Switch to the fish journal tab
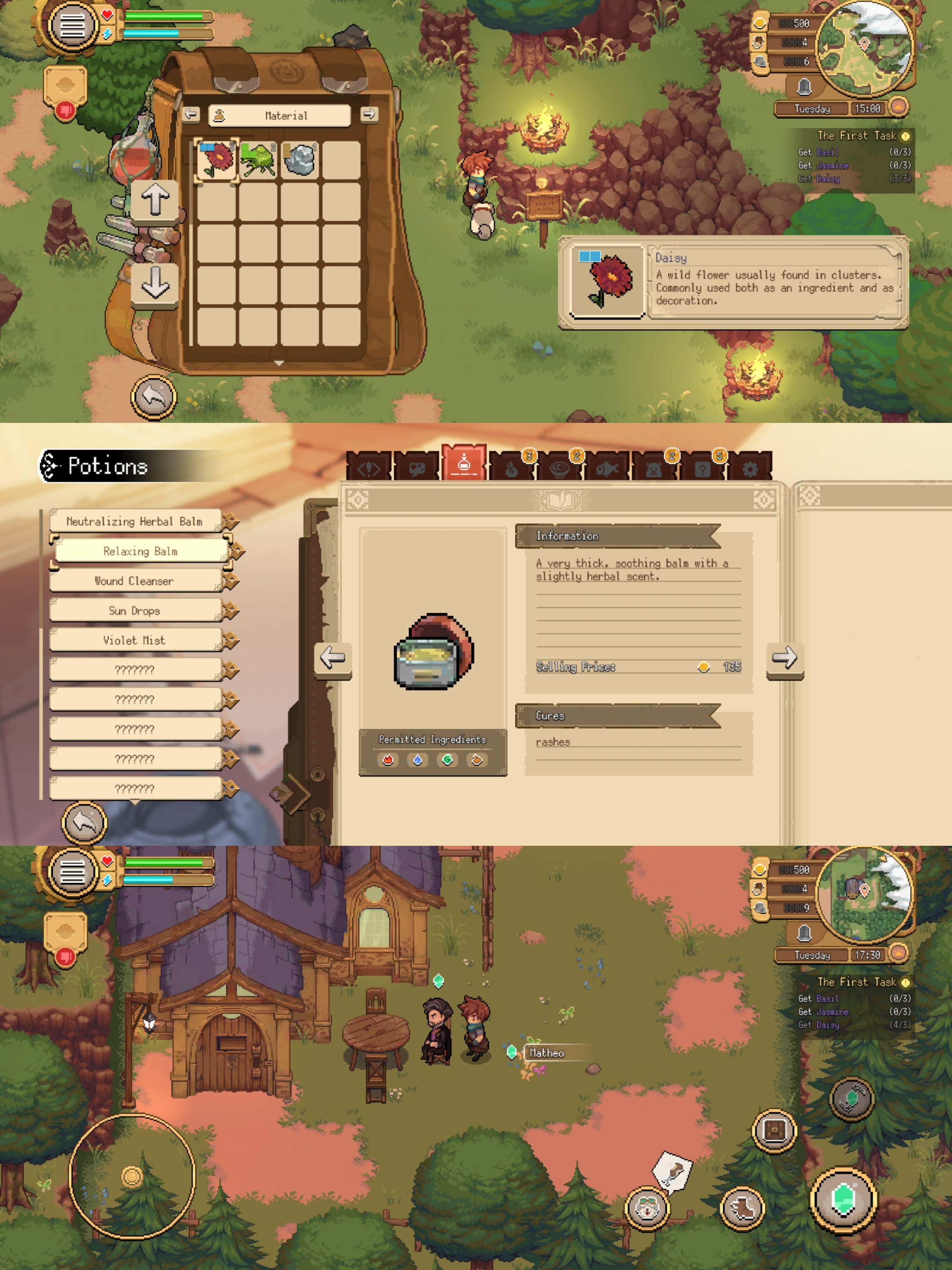The width and height of the screenshot is (952, 1270). [607, 469]
